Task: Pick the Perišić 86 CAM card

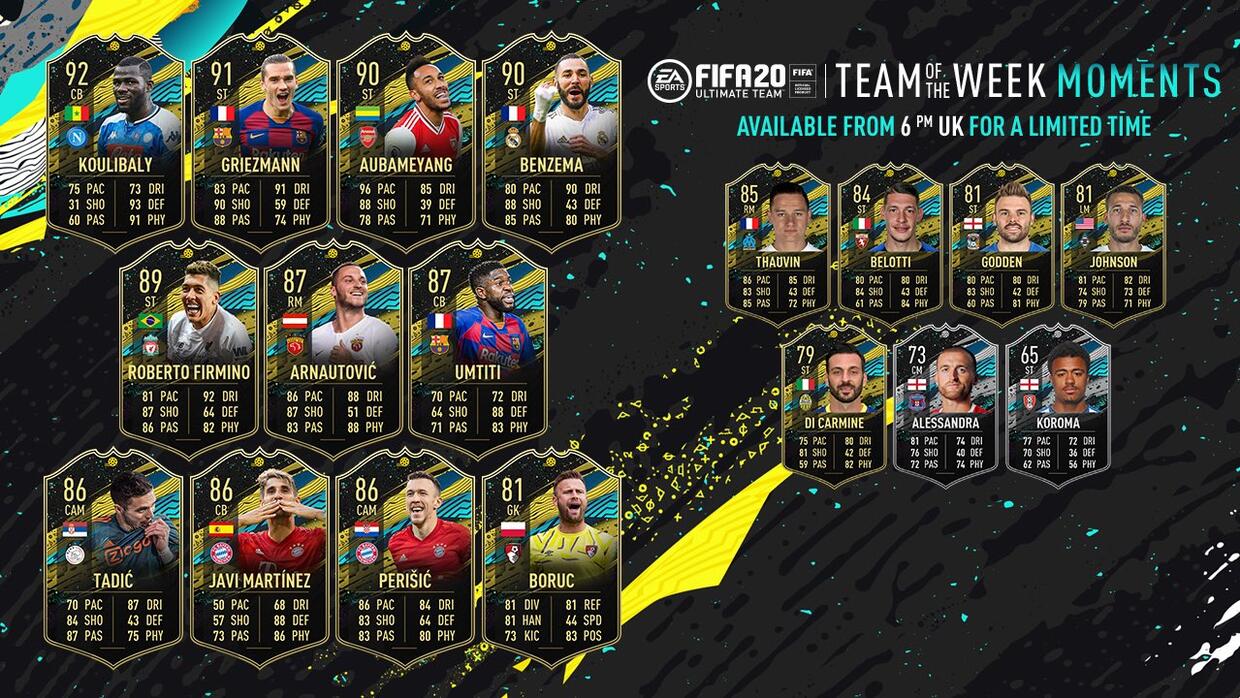Action: 405,556
